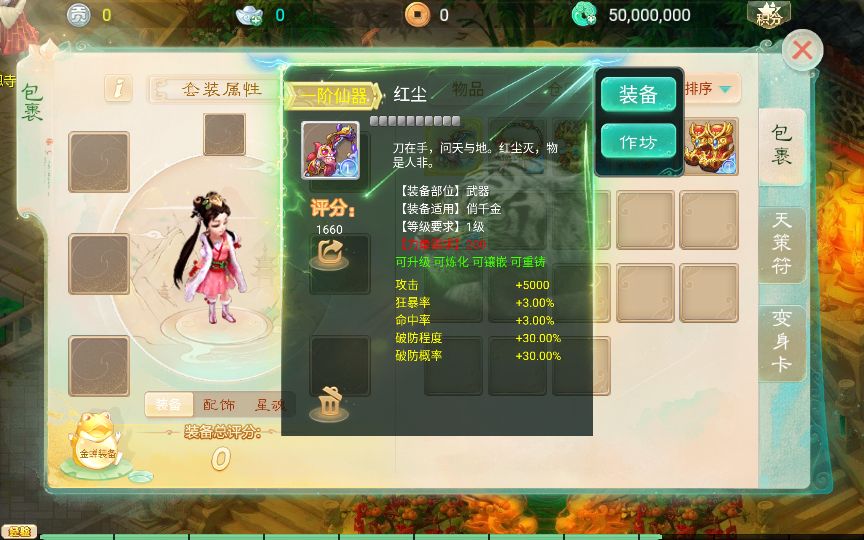The image size is (864, 540).
Task: Select the 包裹 side tab
Action: coord(782,145)
